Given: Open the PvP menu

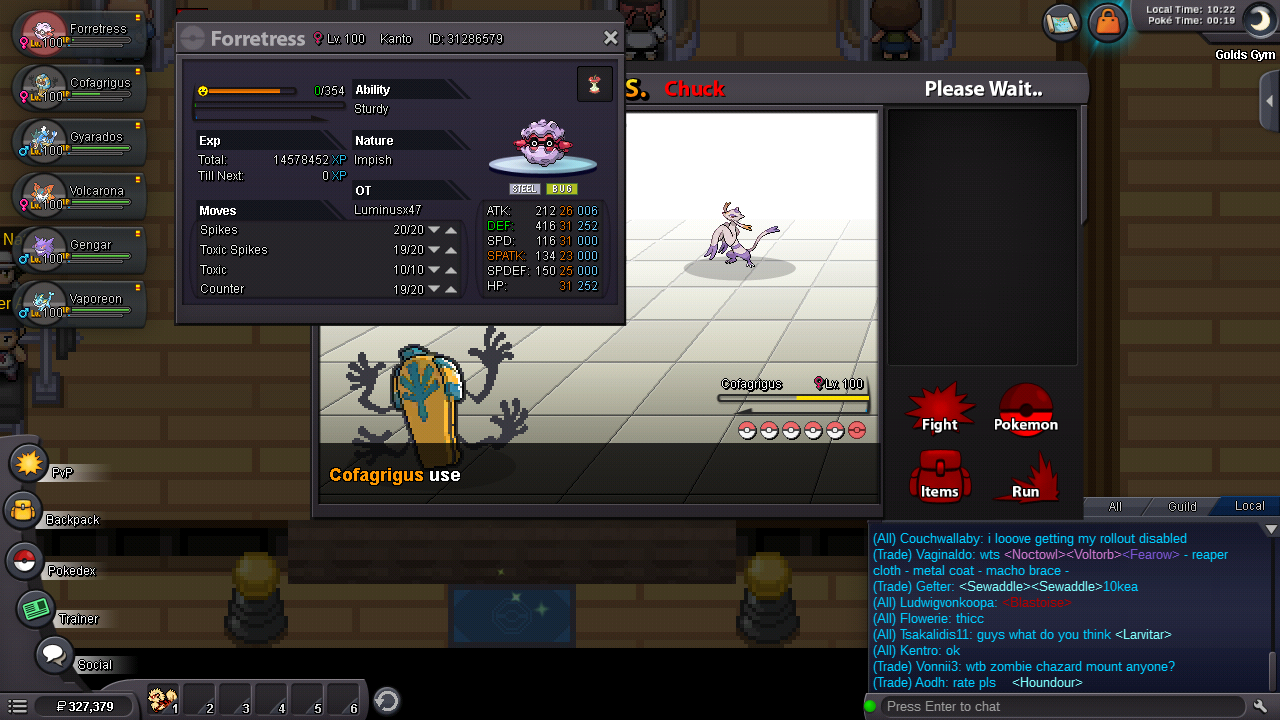Looking at the screenshot, I should click(x=30, y=464).
